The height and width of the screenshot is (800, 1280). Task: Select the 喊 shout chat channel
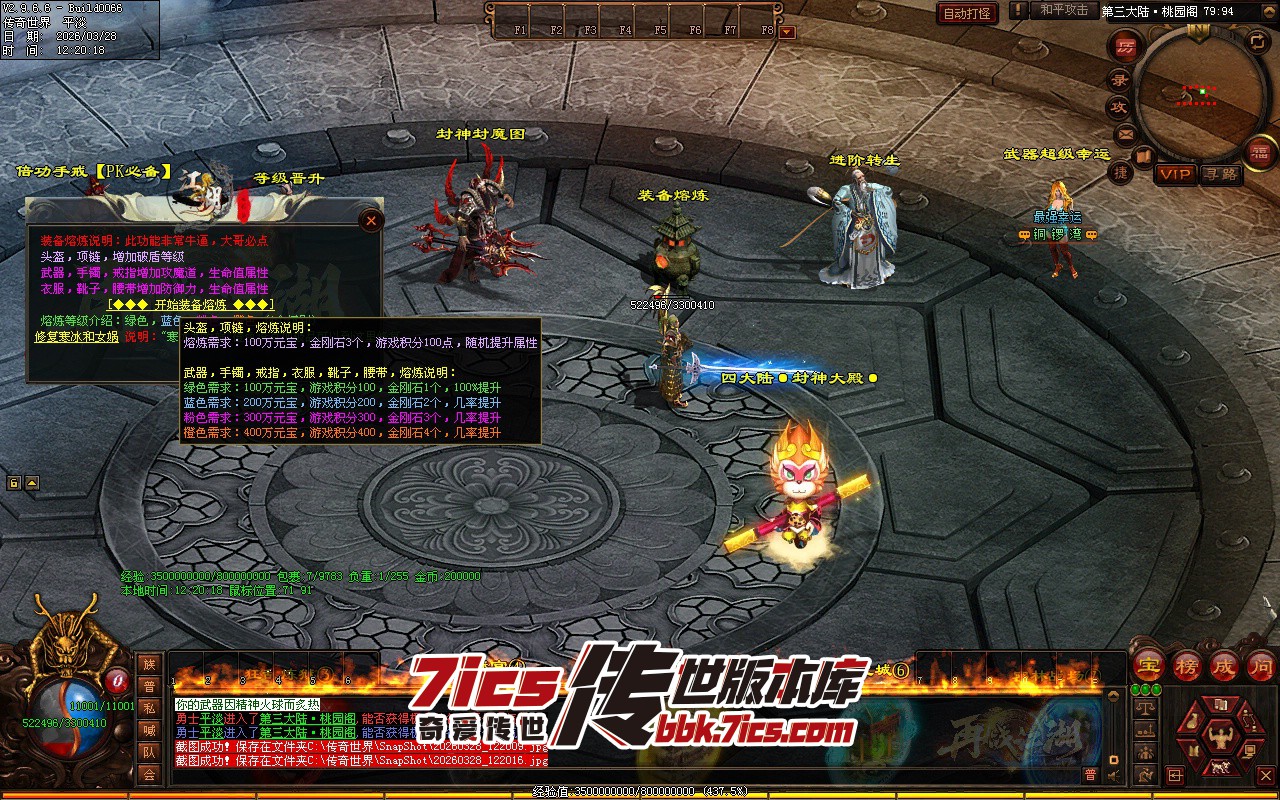(149, 730)
